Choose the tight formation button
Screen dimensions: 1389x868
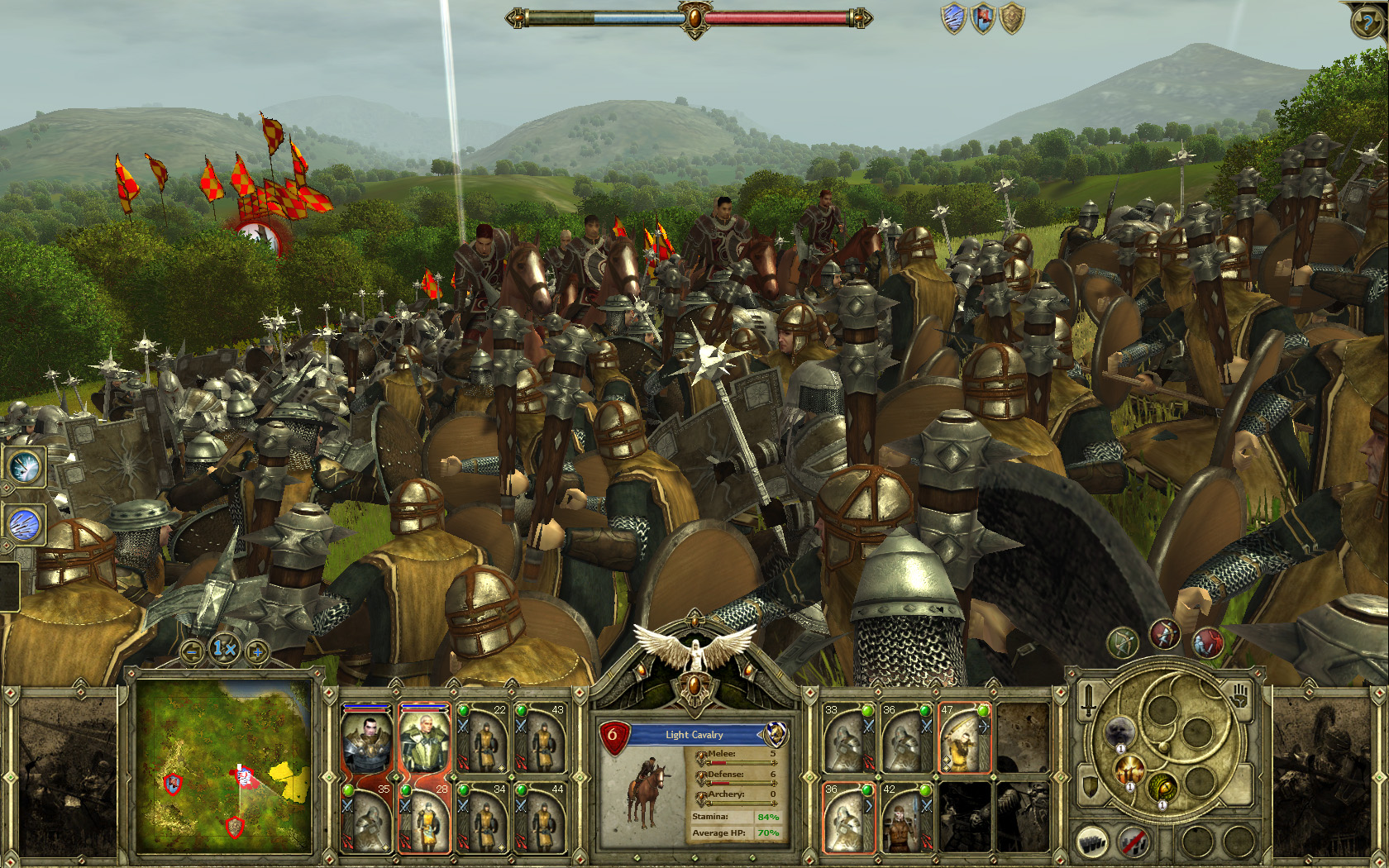coord(1092,842)
